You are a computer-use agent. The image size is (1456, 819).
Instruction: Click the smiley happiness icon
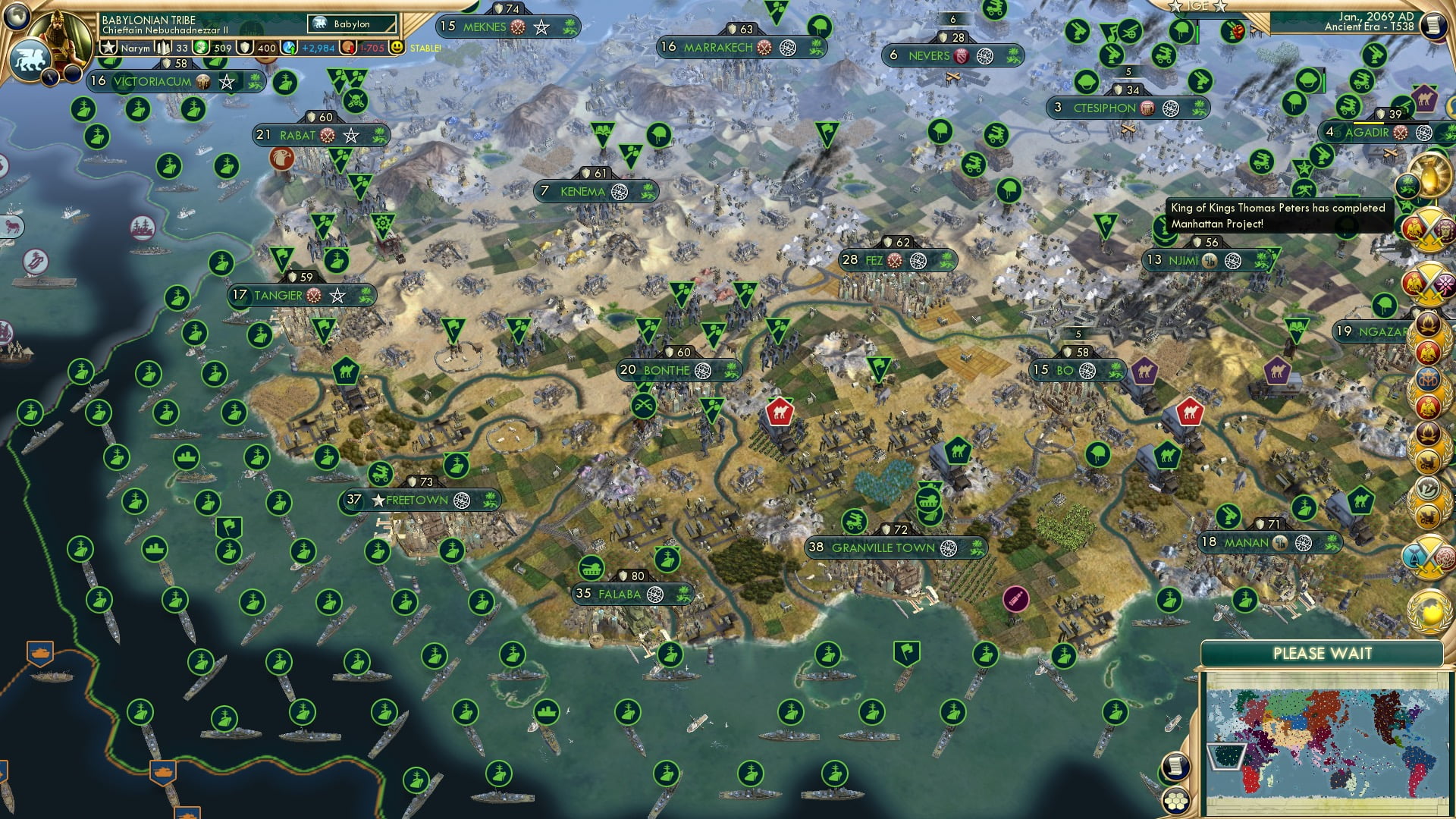click(x=397, y=47)
